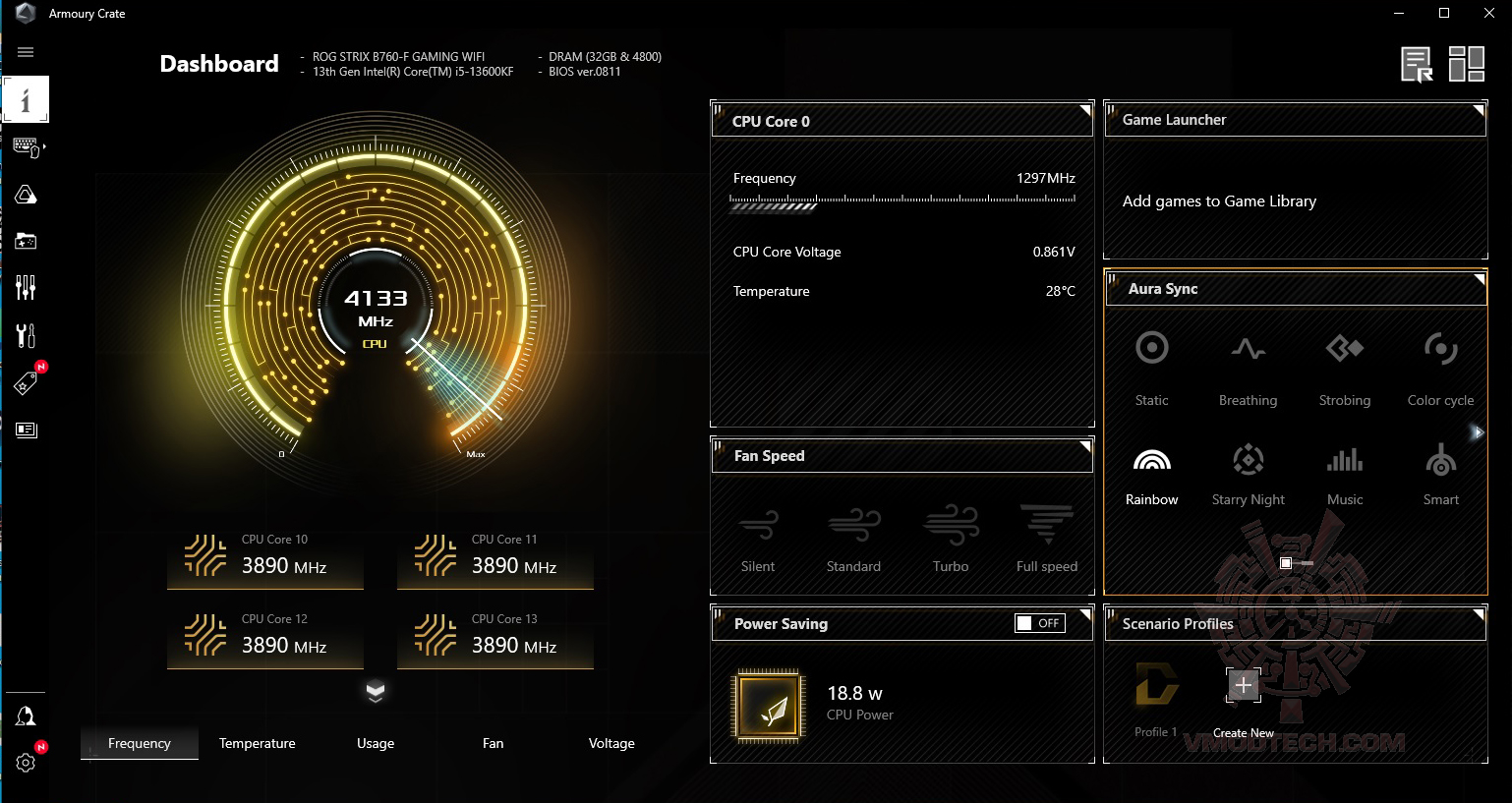Viewport: 1512px width, 803px height.
Task: Switch to the Temperature tab
Action: point(257,743)
